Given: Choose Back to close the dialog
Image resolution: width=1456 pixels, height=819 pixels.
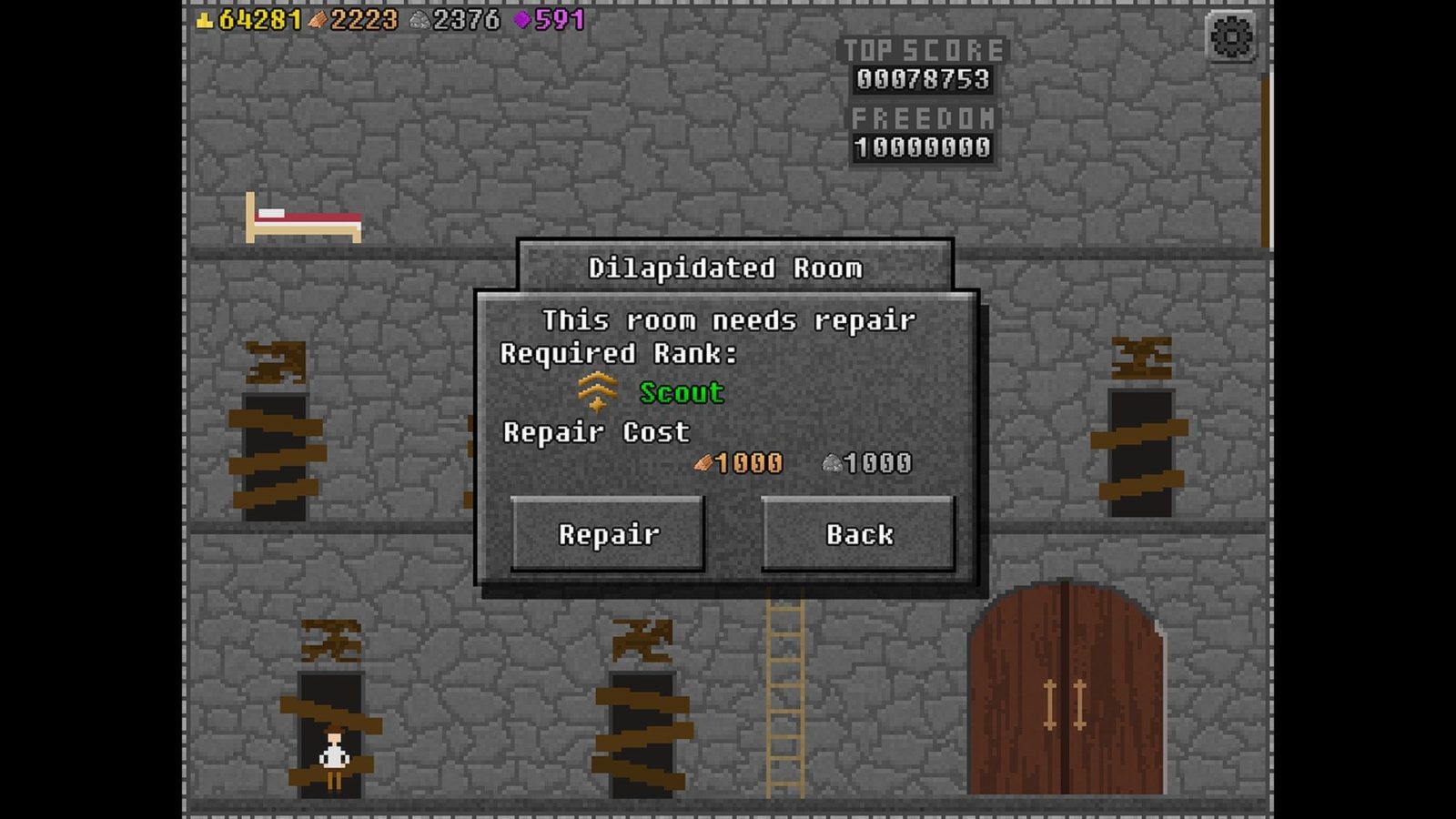Looking at the screenshot, I should 858,534.
